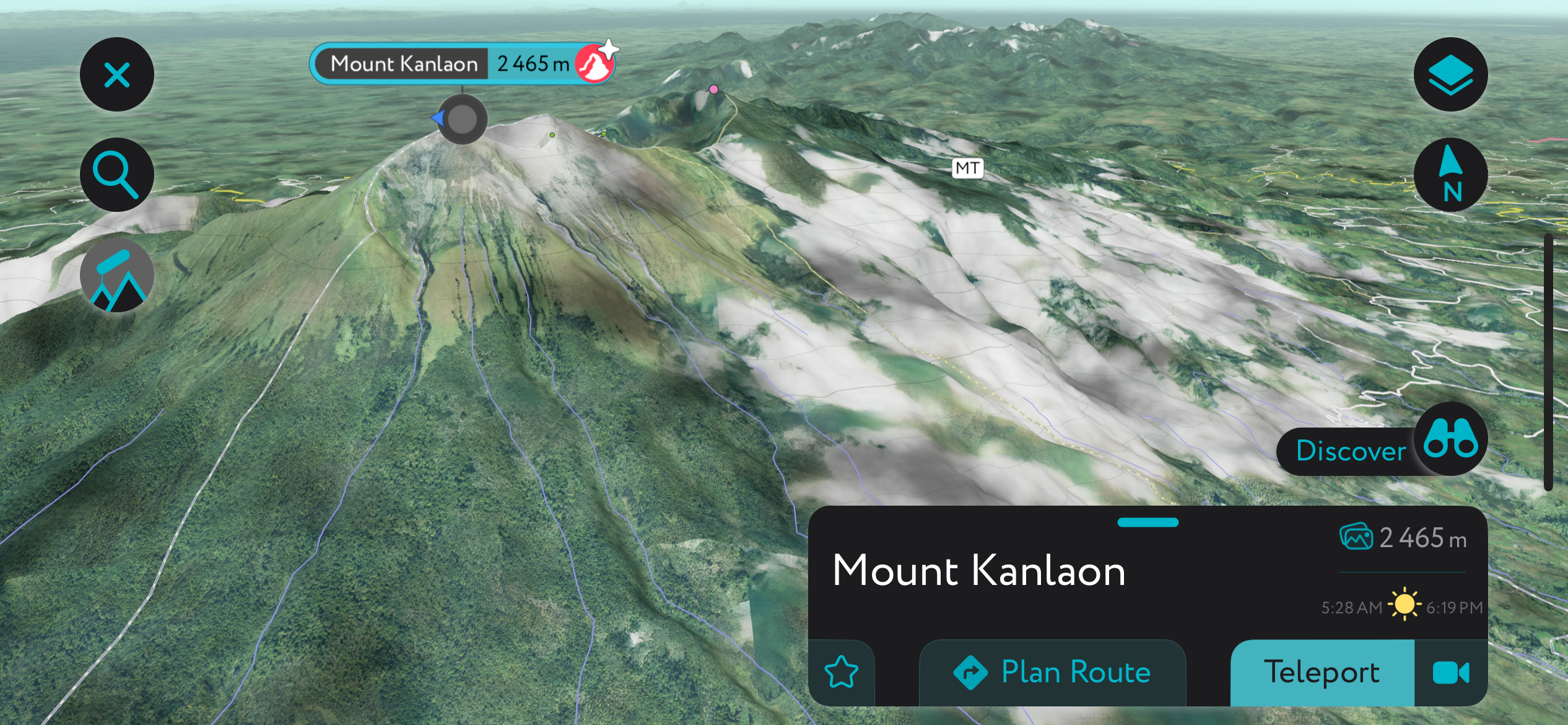This screenshot has width=1568, height=725.
Task: Tap the telescope mountain viewer icon
Action: tap(116, 276)
